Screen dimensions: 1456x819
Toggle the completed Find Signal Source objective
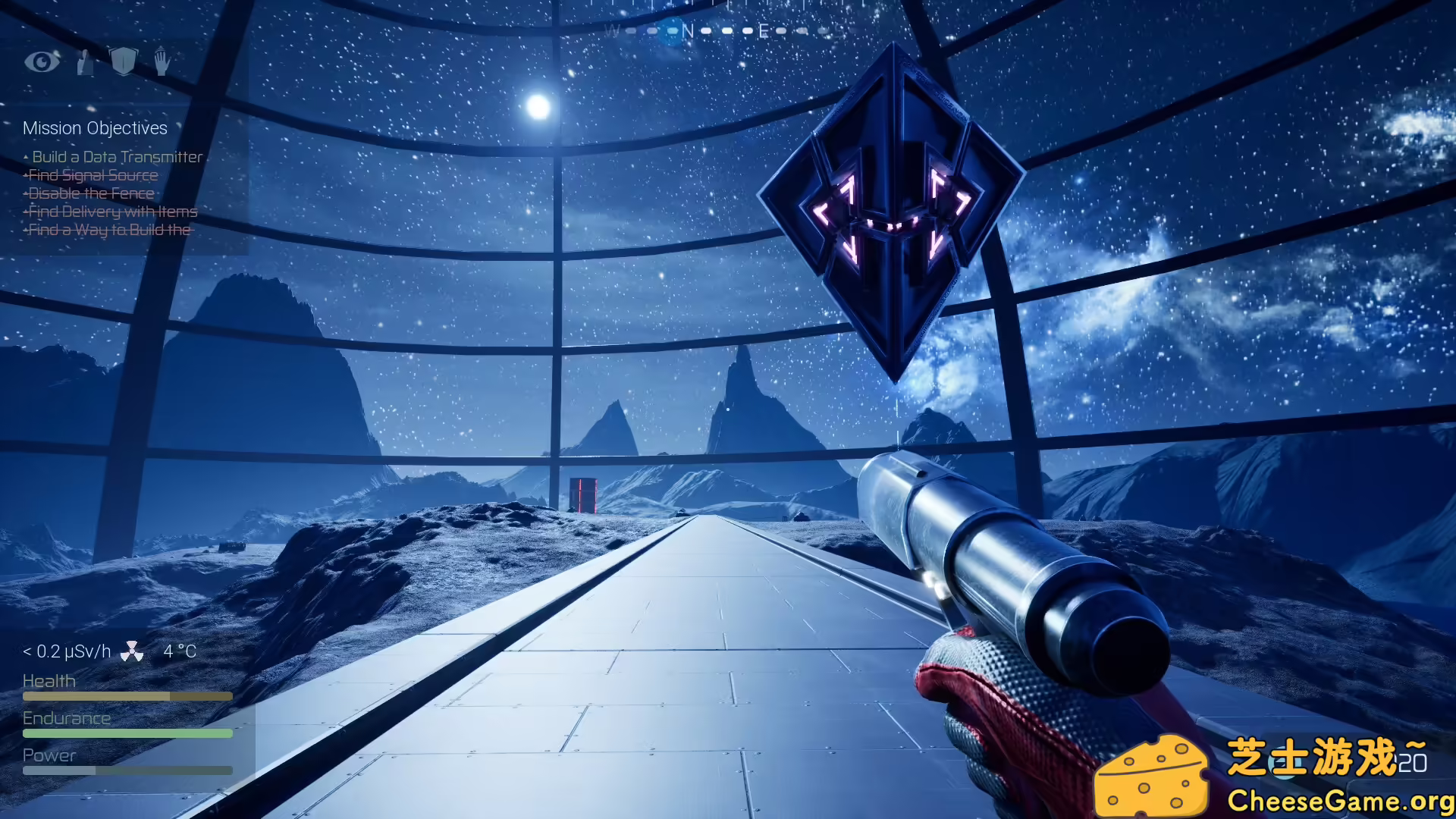[92, 175]
